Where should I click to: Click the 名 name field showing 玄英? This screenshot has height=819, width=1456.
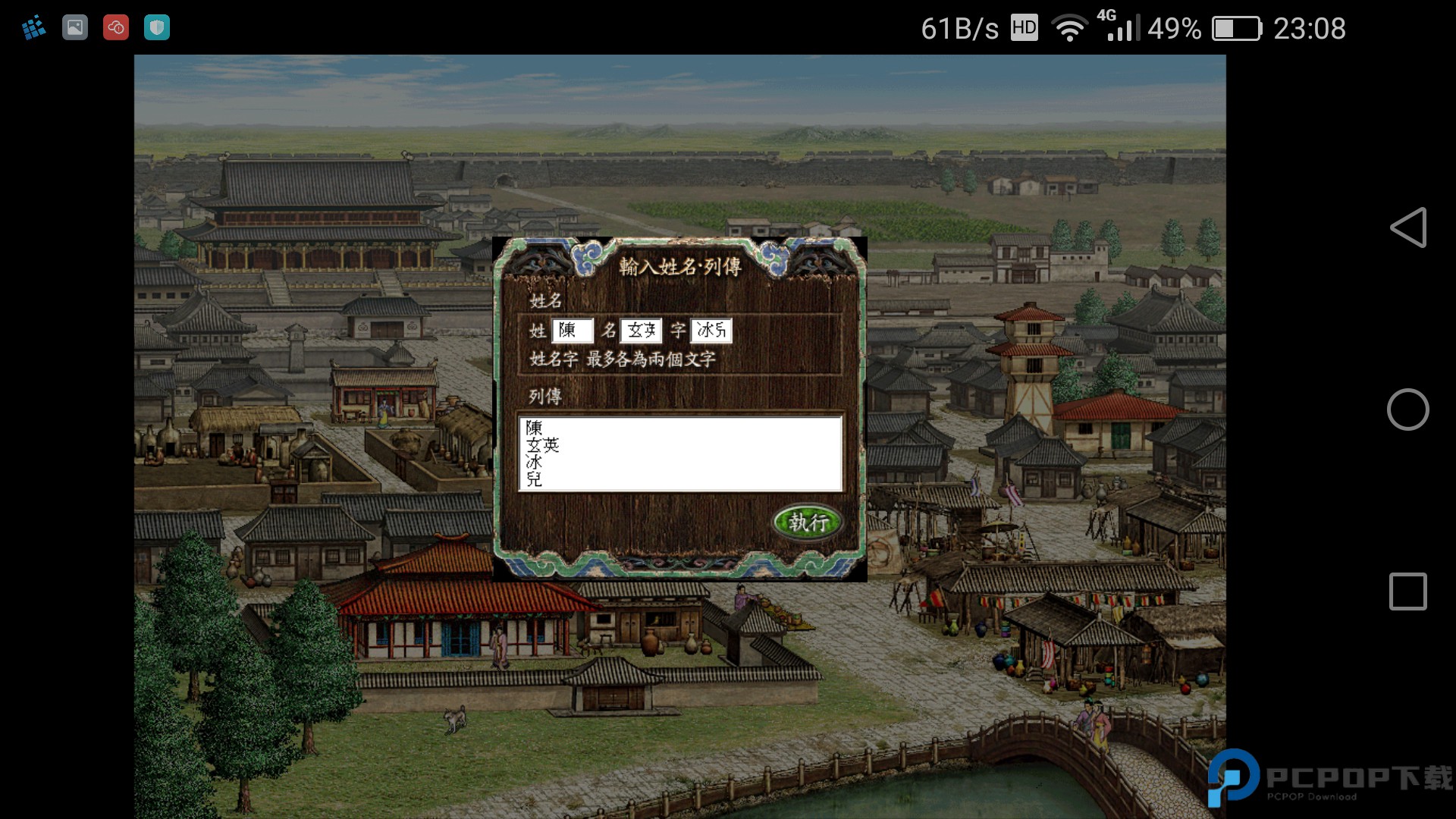point(643,330)
